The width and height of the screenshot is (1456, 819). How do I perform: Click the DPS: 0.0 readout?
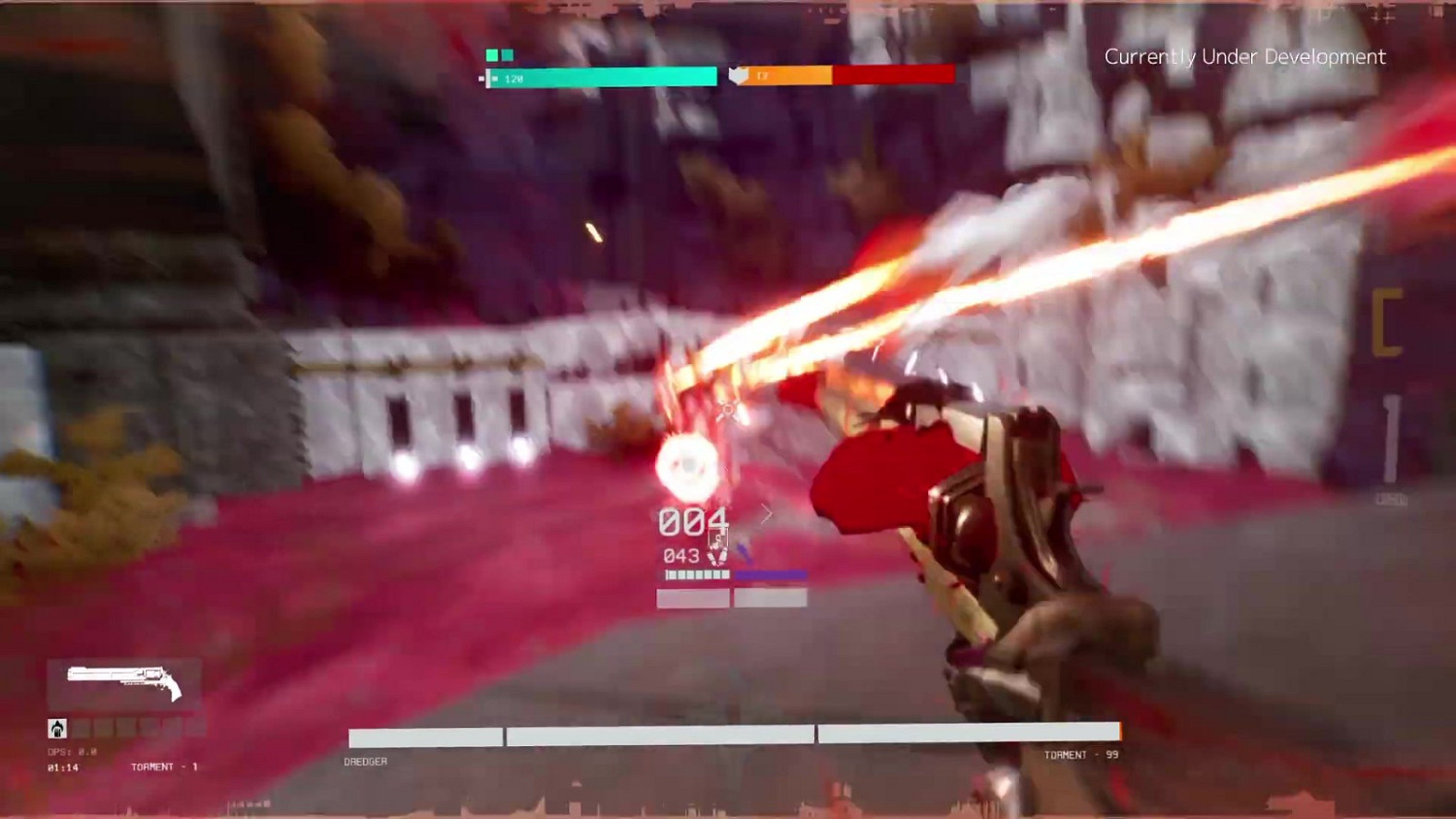(71, 749)
